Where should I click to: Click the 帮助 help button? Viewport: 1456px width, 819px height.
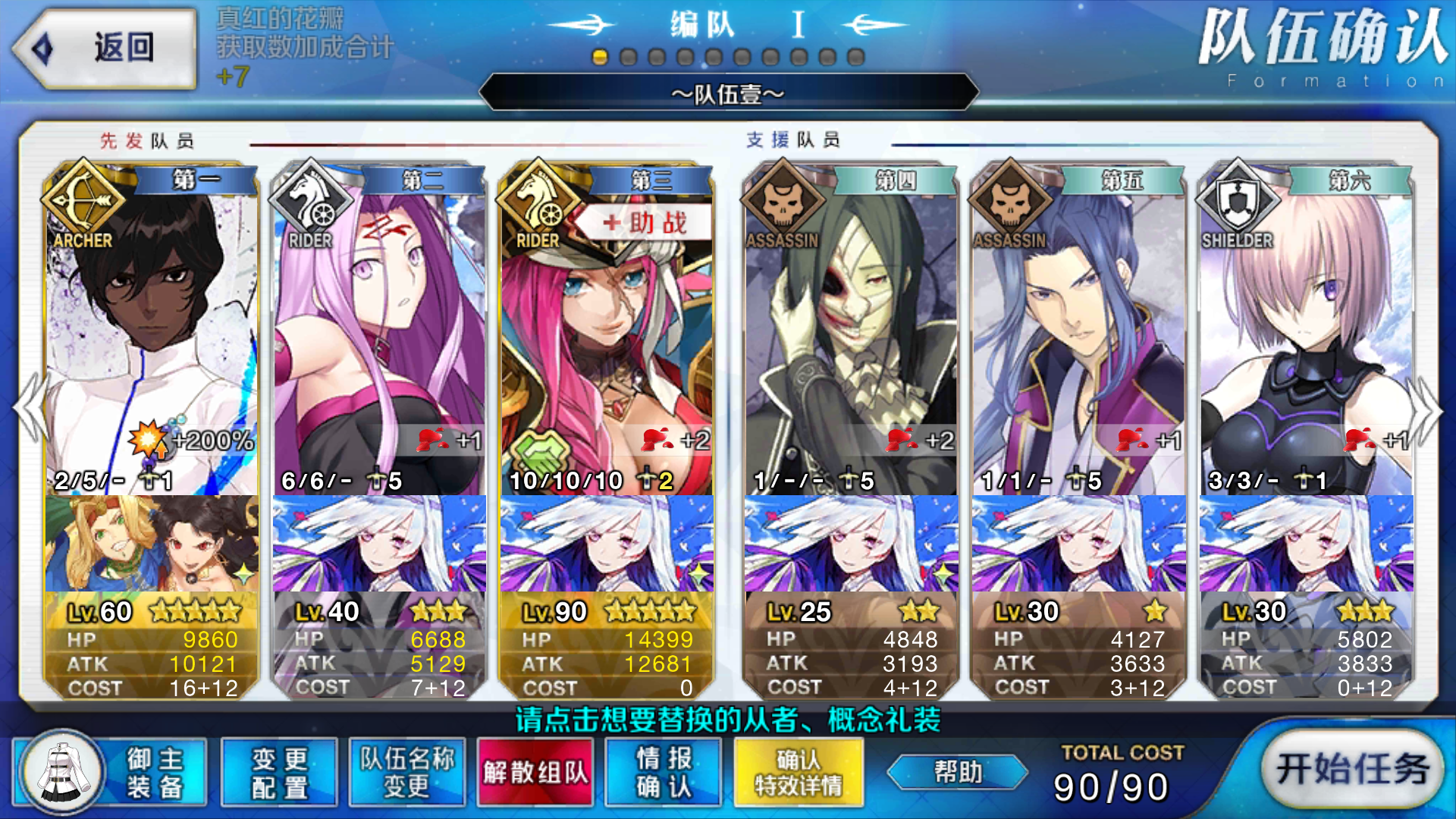pos(957,771)
